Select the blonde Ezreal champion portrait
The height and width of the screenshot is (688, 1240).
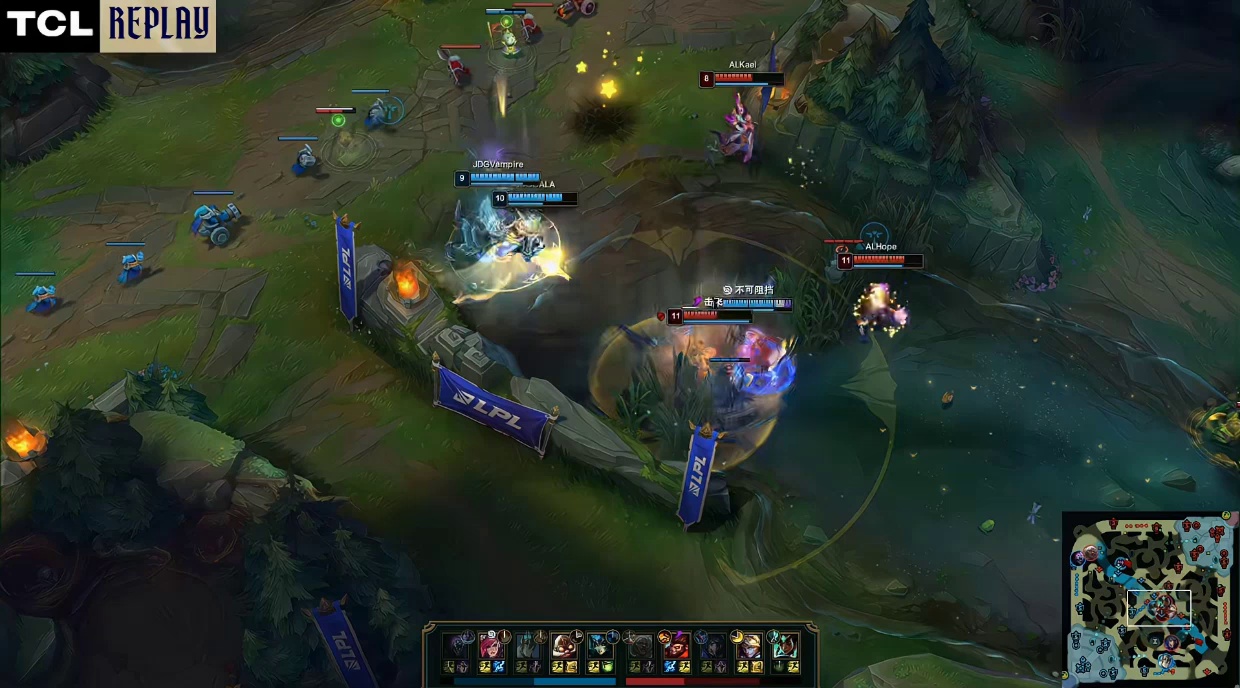tap(749, 646)
